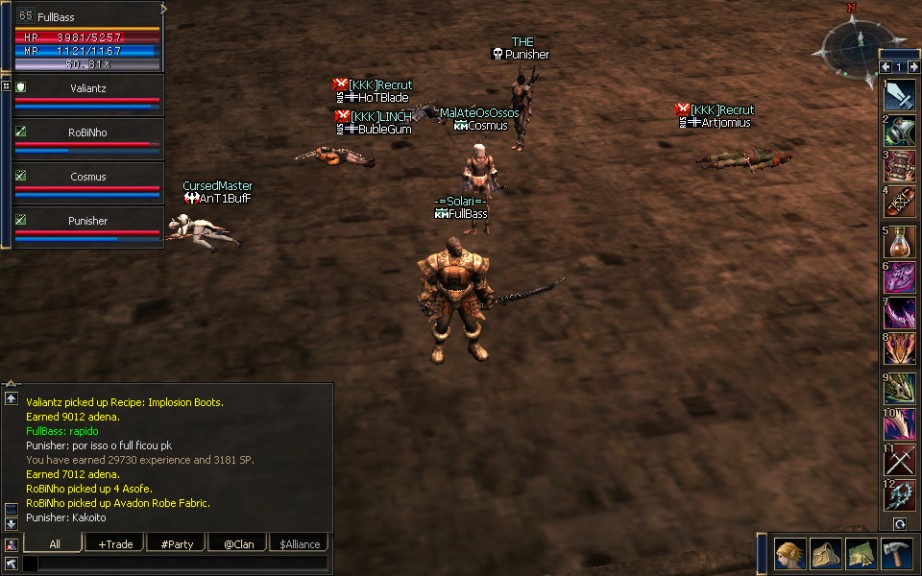Activate the purple skill in slot 6
Image resolution: width=922 pixels, height=576 pixels.
[x=900, y=278]
